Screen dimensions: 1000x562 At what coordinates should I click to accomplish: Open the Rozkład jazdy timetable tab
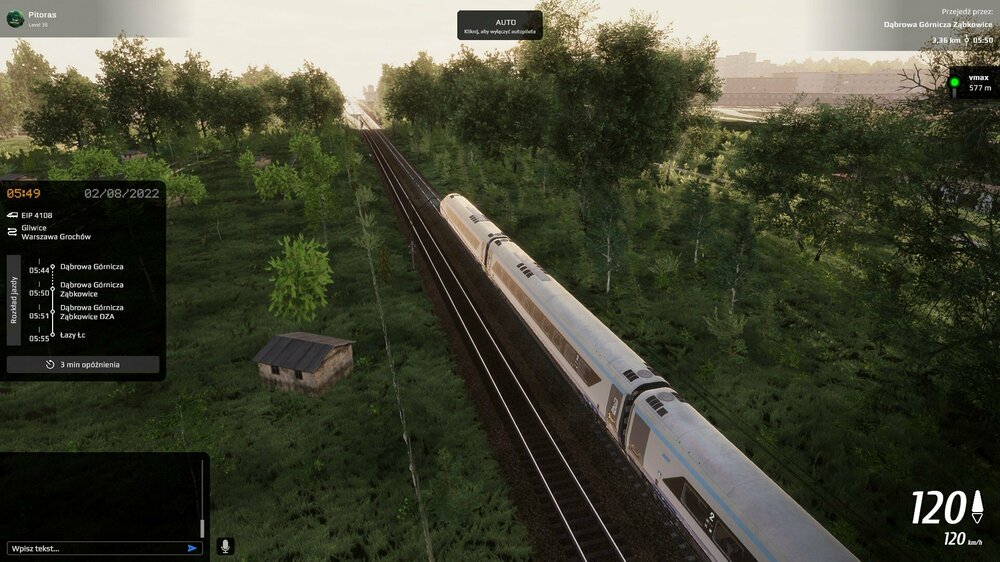tap(14, 299)
